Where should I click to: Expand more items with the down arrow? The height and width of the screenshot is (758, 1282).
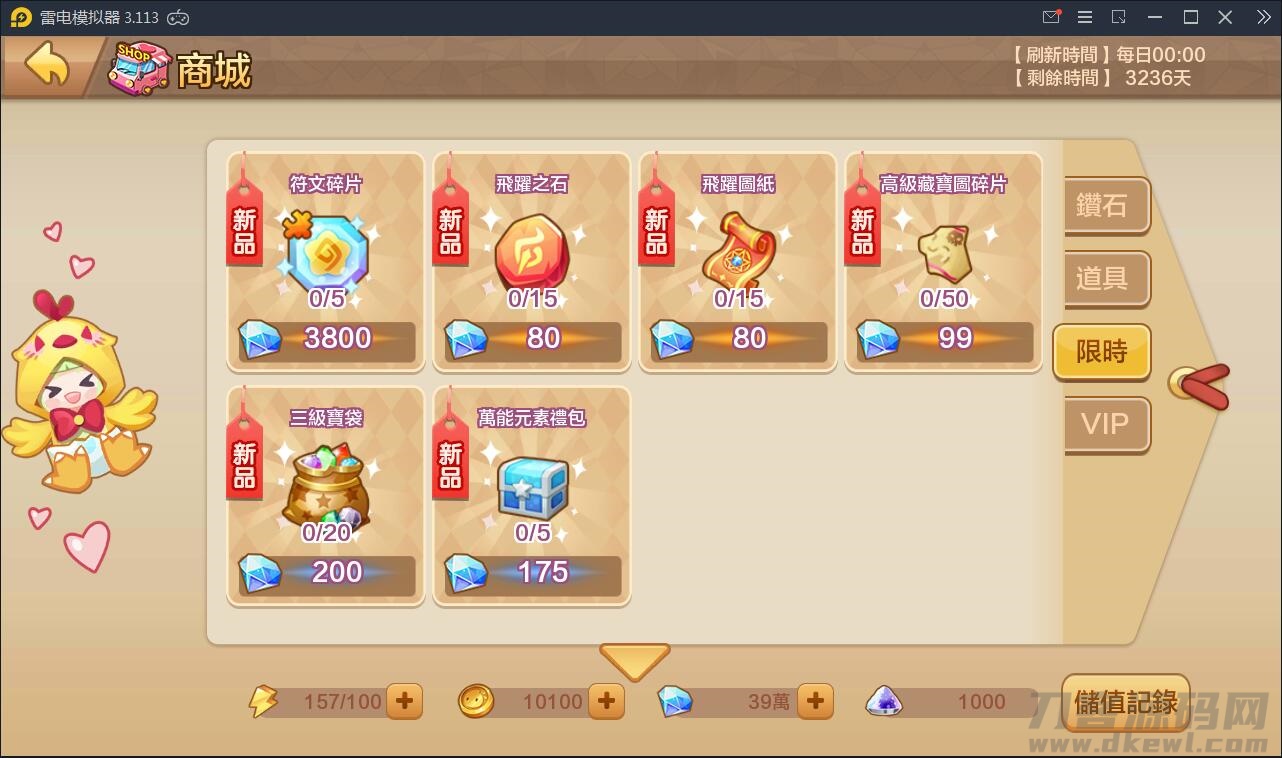coord(634,661)
